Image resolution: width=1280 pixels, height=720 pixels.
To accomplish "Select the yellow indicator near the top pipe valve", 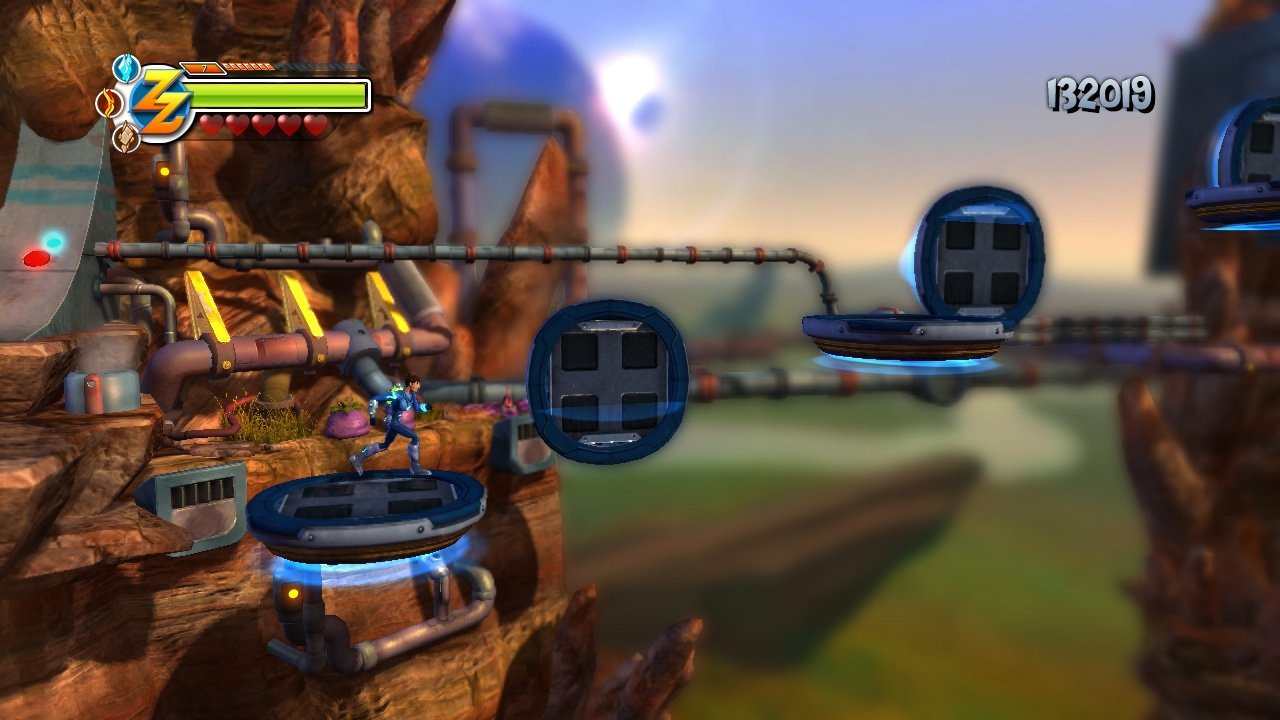I will coord(165,171).
